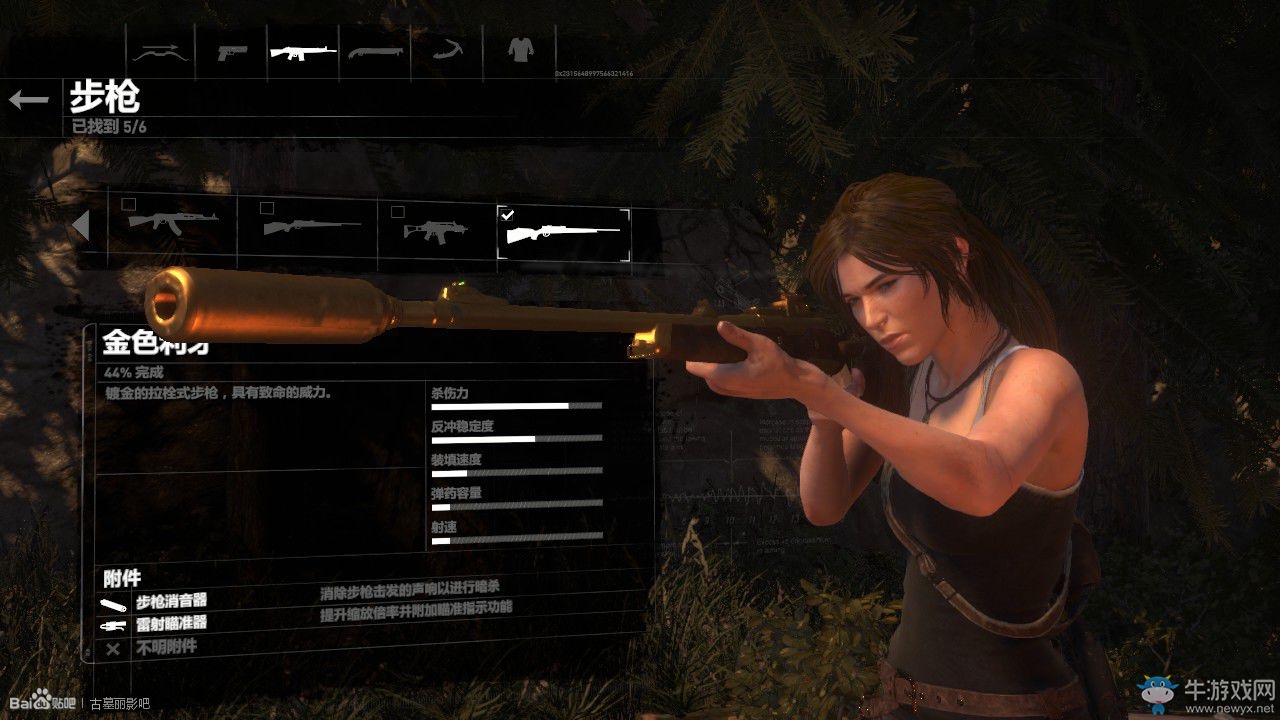Select the highlighted white bolt-action rifle
The width and height of the screenshot is (1280, 720).
coord(564,234)
